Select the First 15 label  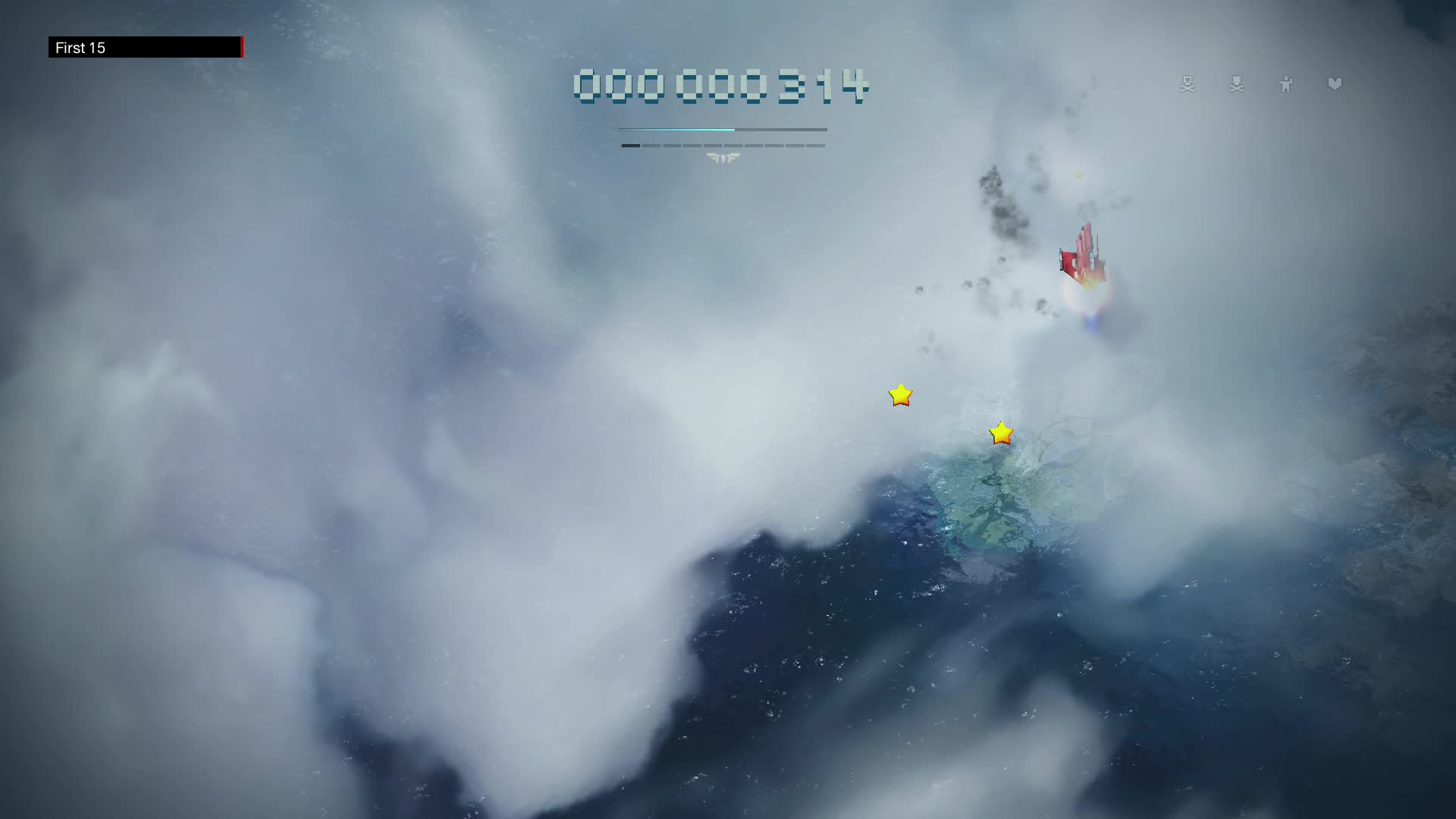pyautogui.click(x=79, y=48)
